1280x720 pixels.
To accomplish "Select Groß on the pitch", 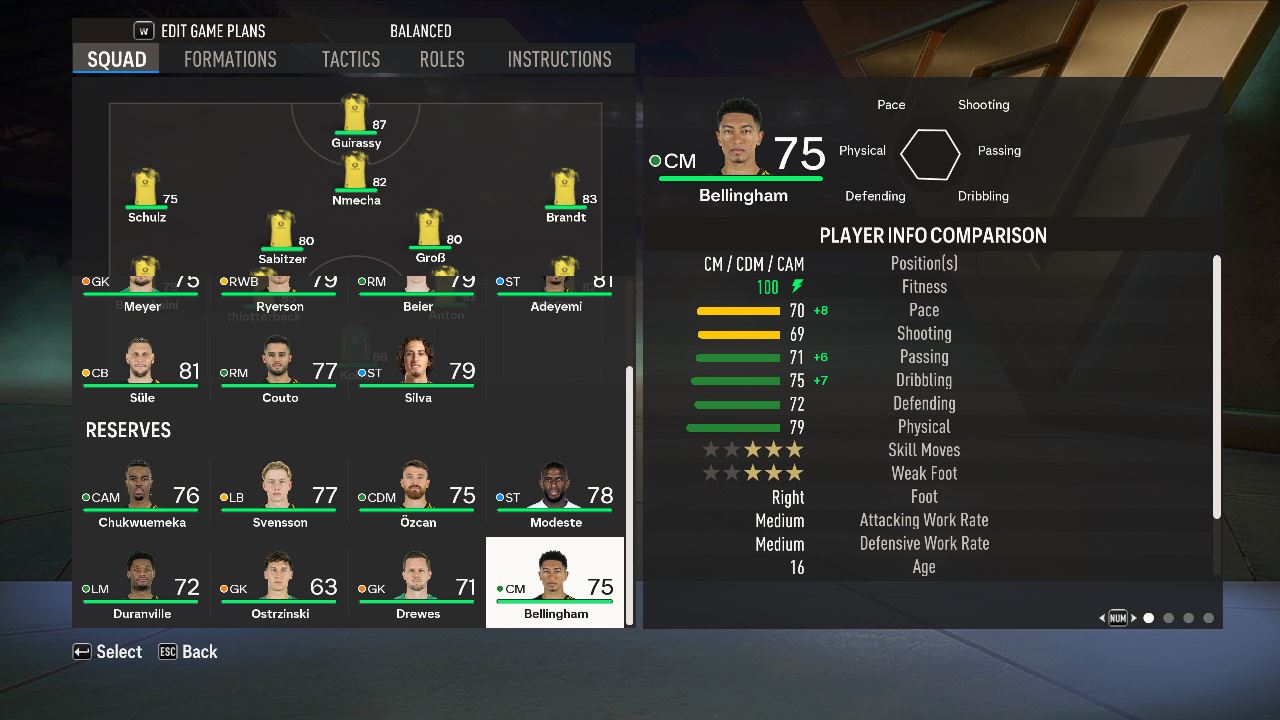I will point(429,233).
